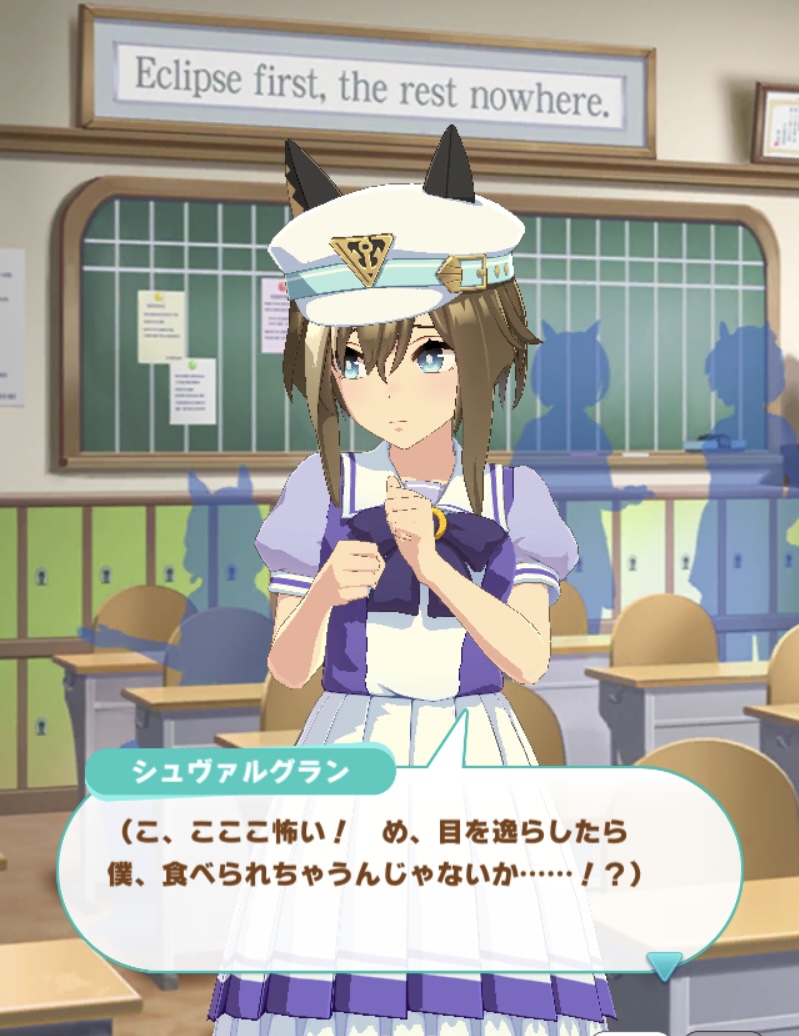Advance dialogue with the teal arrow indicator
799x1036 pixels.
[x=664, y=965]
